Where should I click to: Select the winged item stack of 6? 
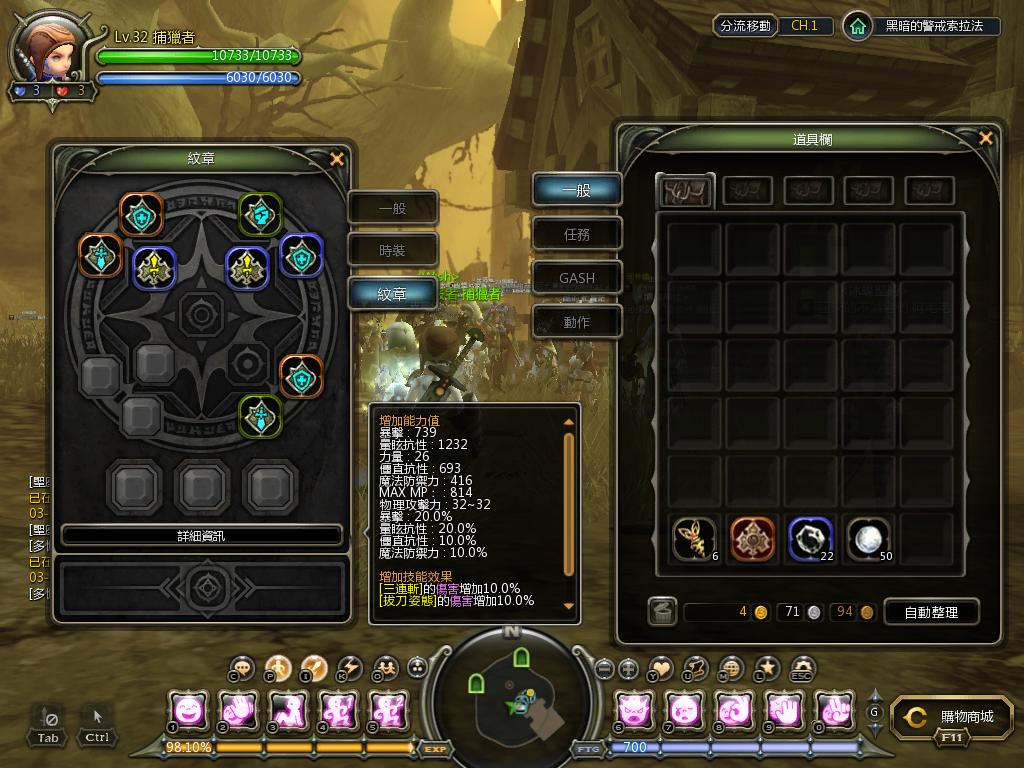click(x=694, y=540)
